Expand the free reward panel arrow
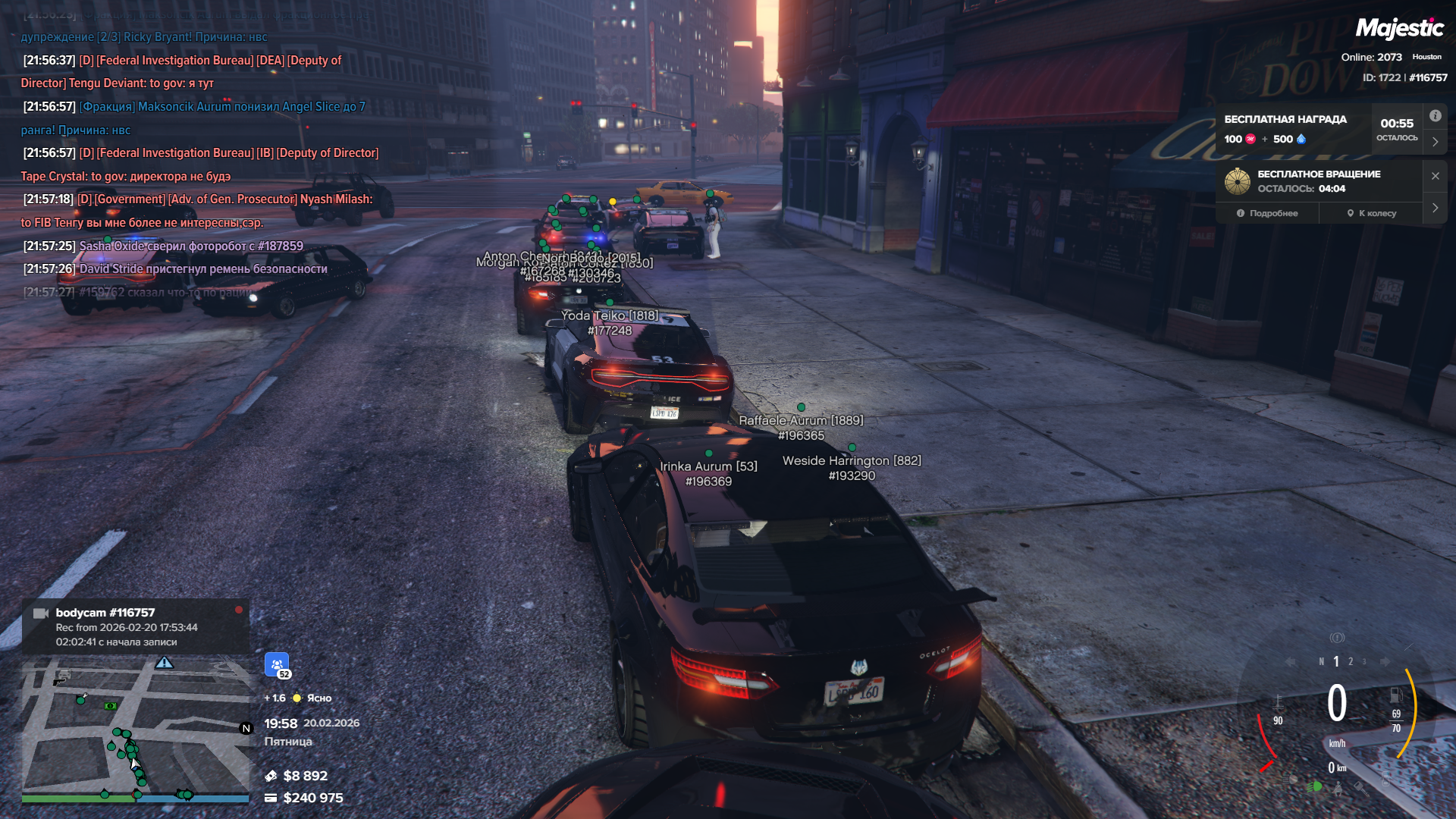 1435,142
